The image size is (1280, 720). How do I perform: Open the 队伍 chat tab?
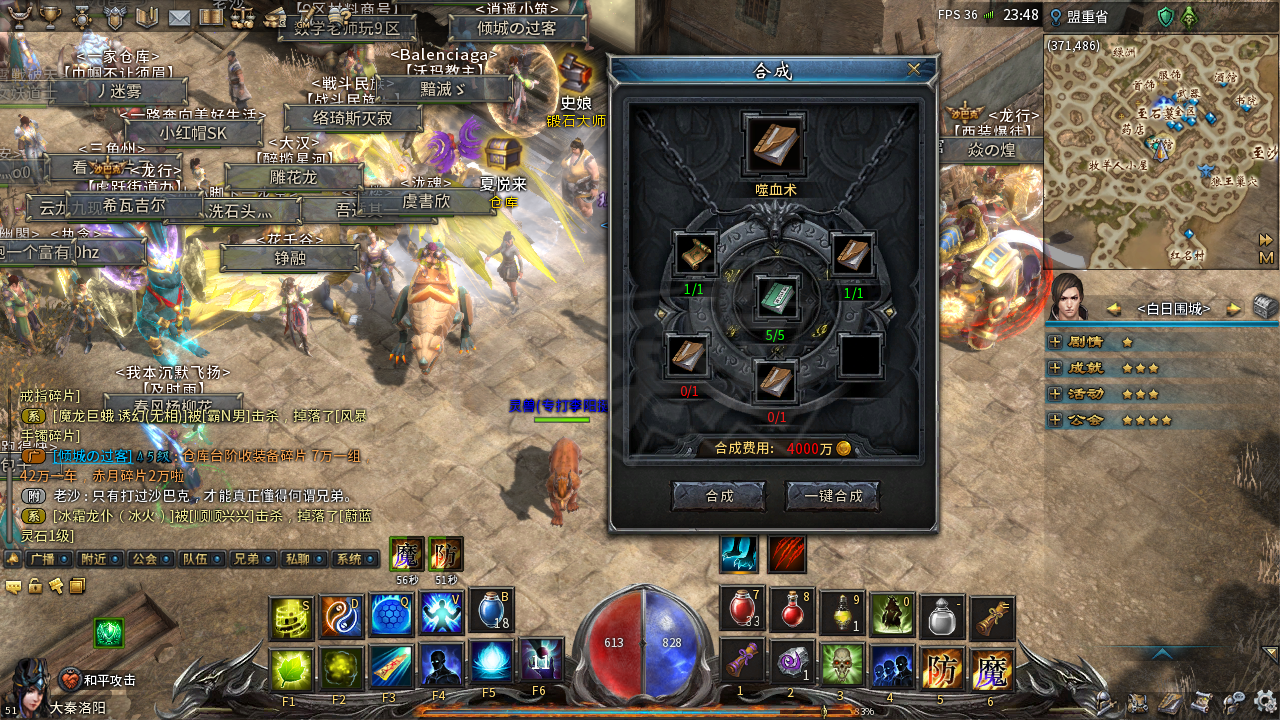(196, 559)
